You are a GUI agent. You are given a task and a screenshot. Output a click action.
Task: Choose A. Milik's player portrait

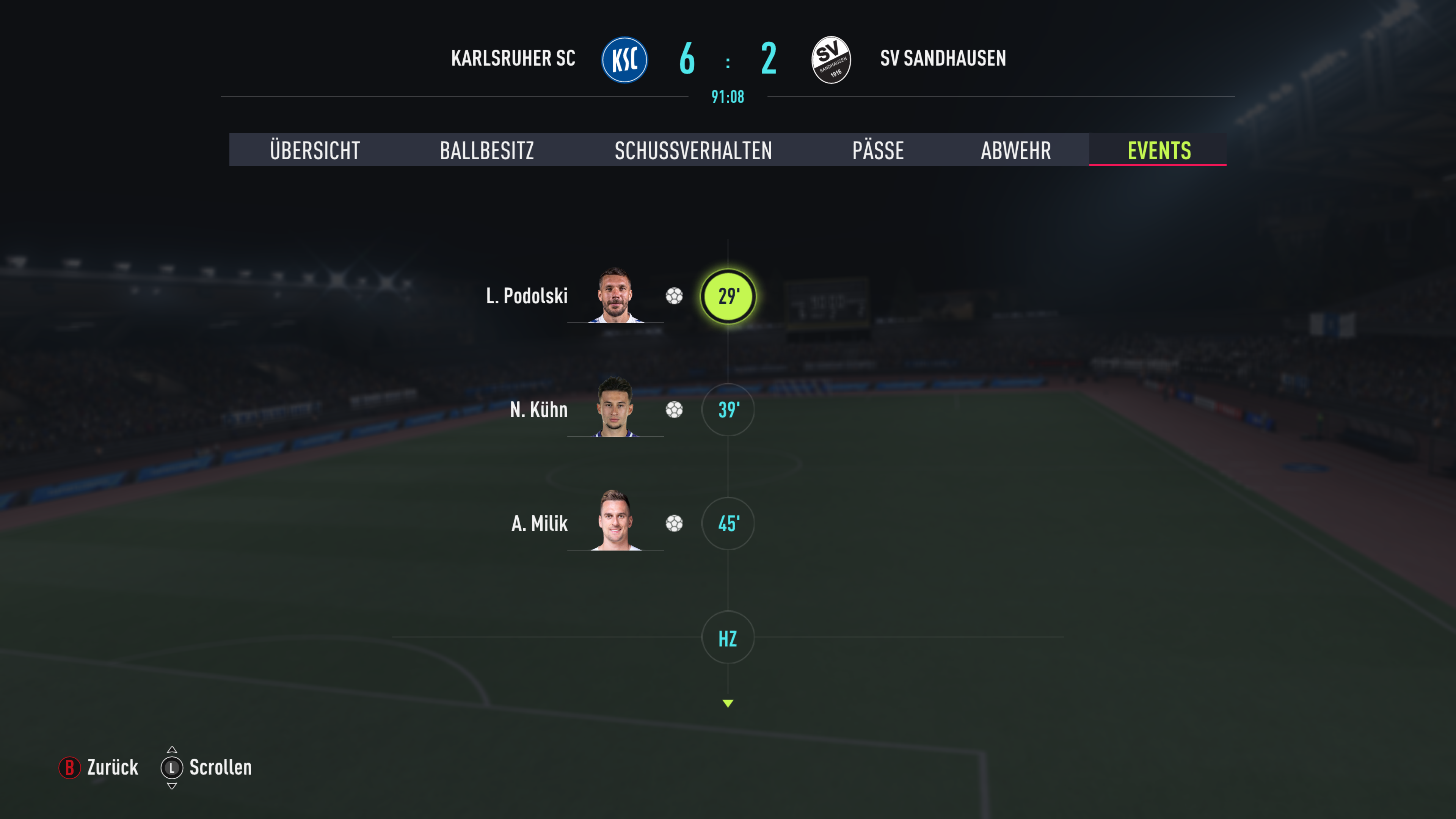point(615,521)
